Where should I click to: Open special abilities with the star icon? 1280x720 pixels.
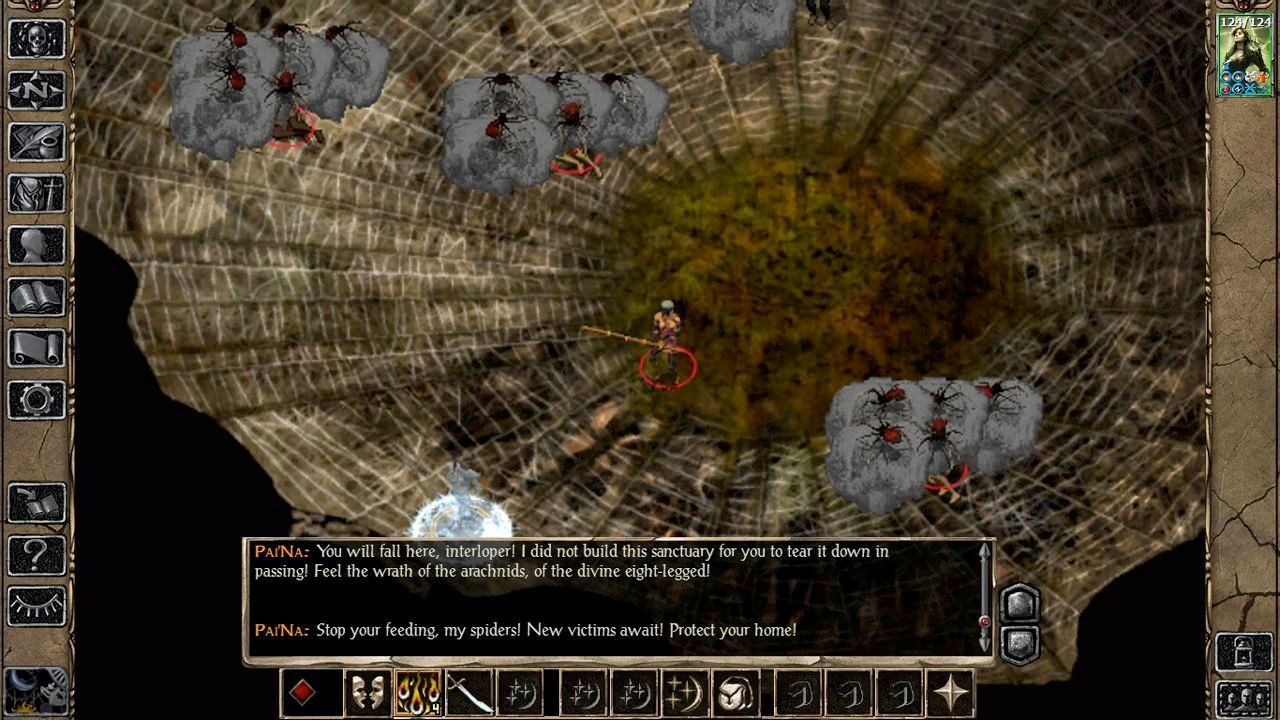click(950, 692)
